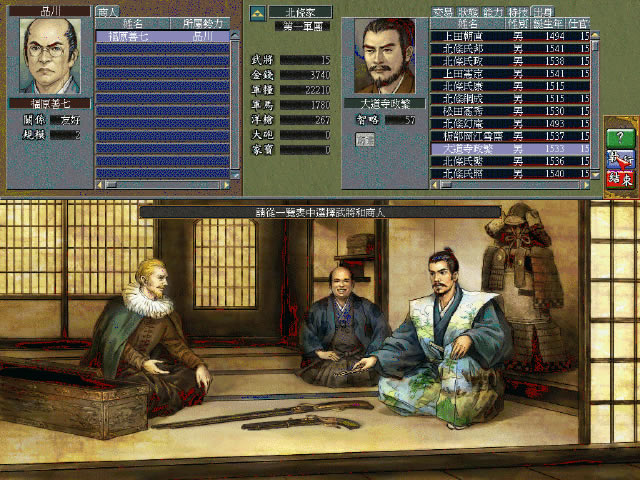This screenshot has height=480, width=640.
Task: Click the 商人 merchant tab
Action: tap(107, 11)
